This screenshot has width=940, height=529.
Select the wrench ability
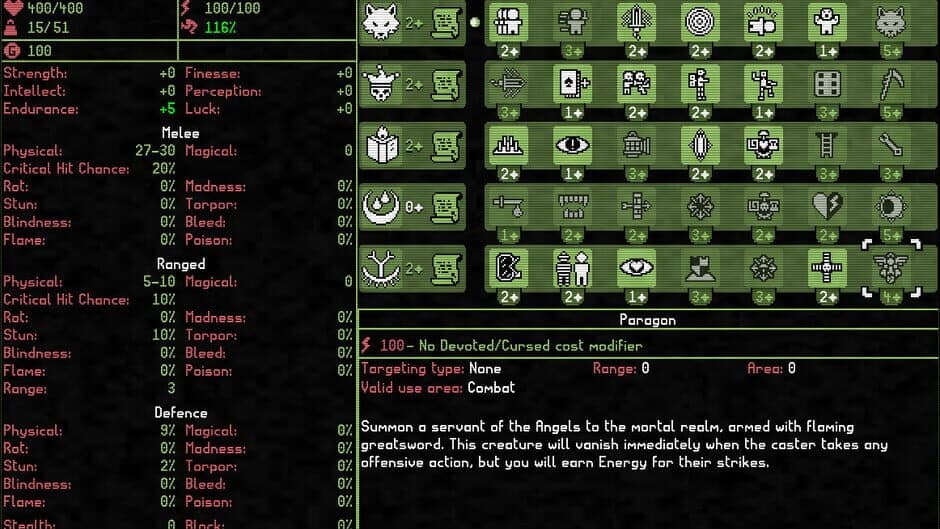890,146
